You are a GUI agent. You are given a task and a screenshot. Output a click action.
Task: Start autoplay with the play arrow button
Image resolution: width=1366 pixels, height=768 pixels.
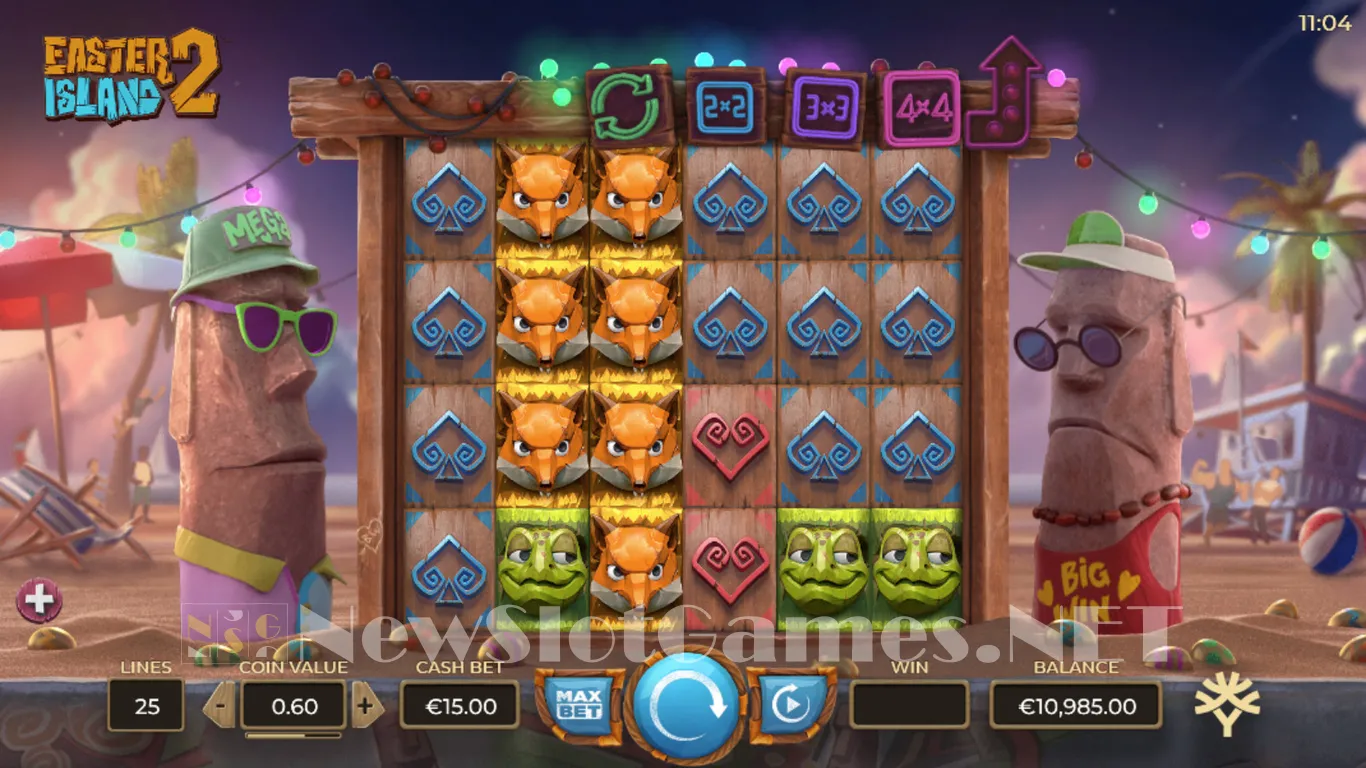pos(790,704)
